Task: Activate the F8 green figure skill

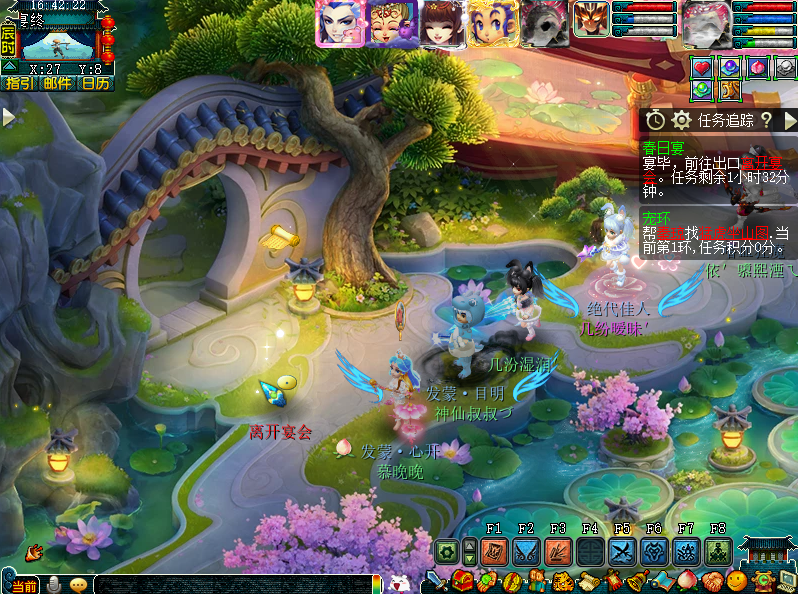Action: click(718, 551)
